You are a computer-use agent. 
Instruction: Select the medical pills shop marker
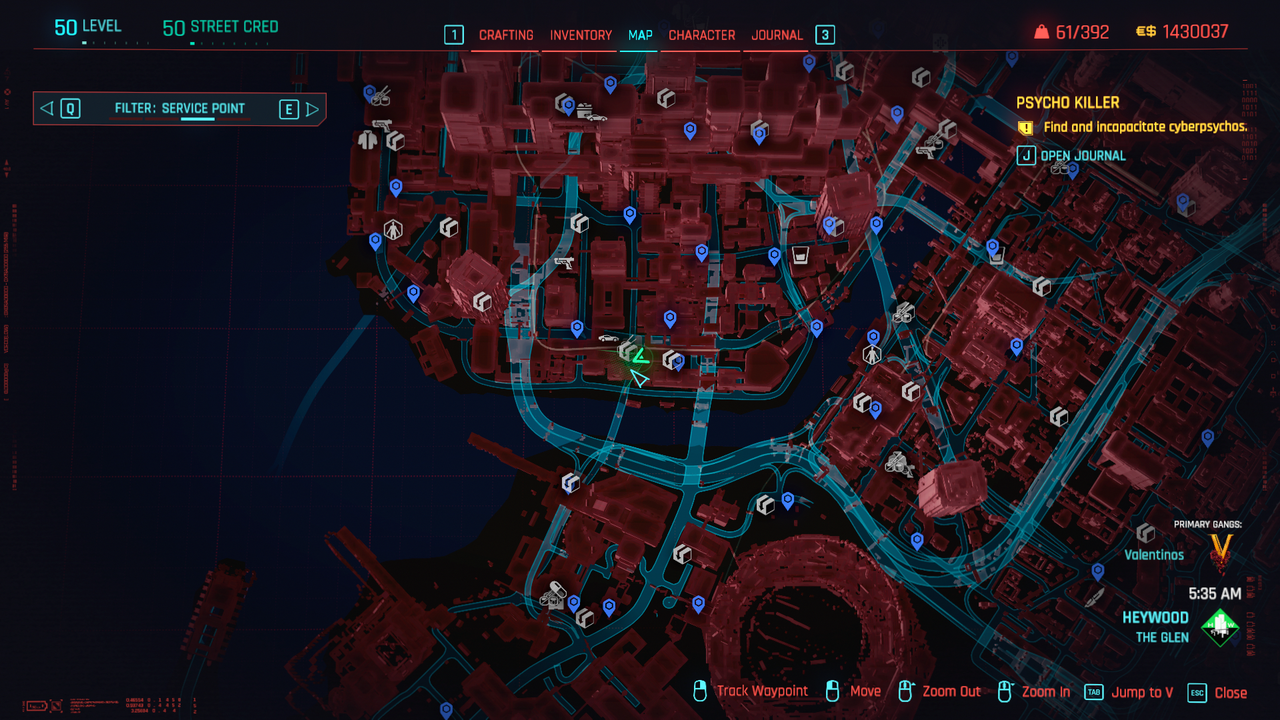(x=554, y=590)
